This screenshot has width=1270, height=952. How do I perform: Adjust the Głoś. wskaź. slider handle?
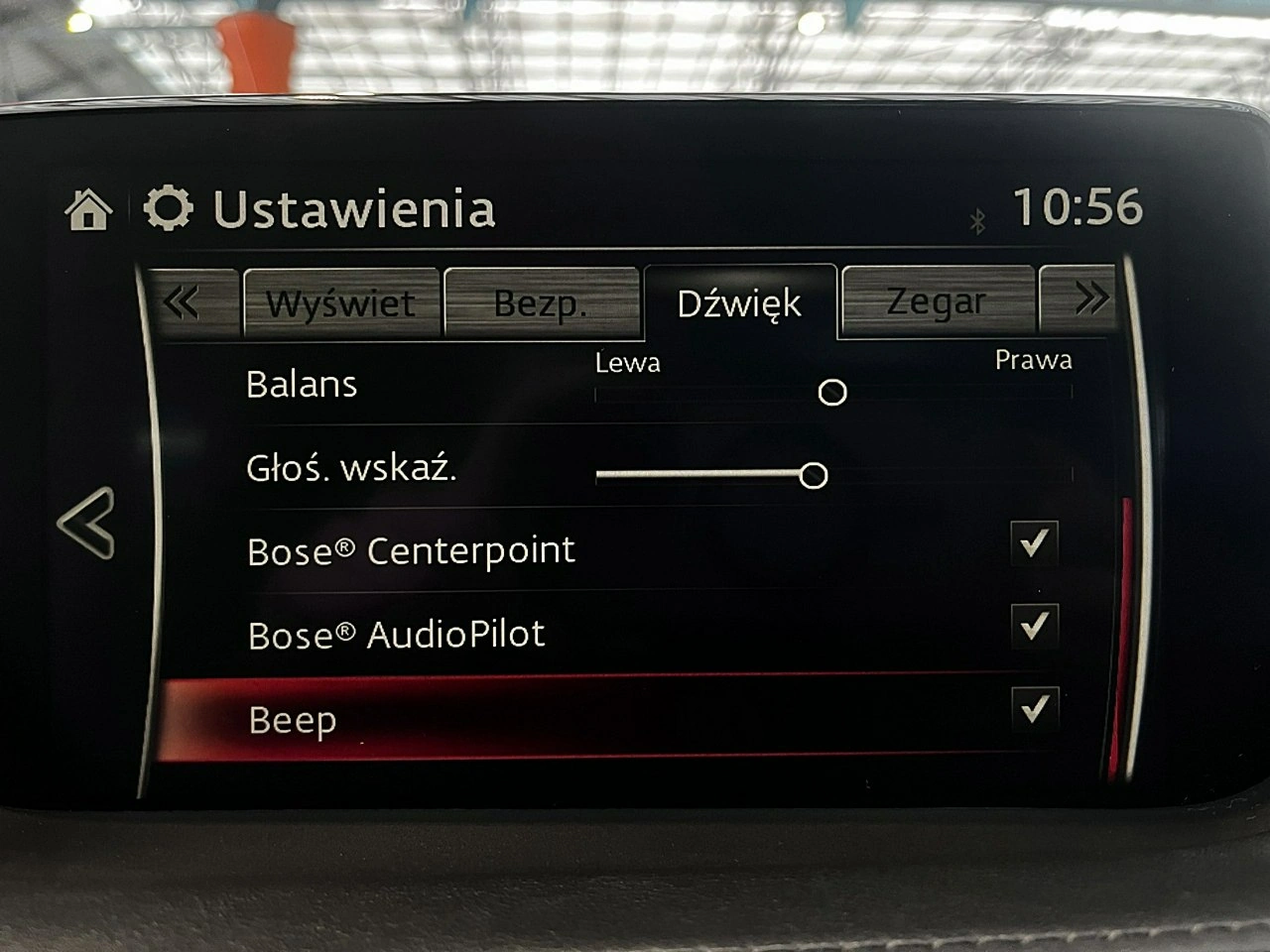tap(814, 476)
